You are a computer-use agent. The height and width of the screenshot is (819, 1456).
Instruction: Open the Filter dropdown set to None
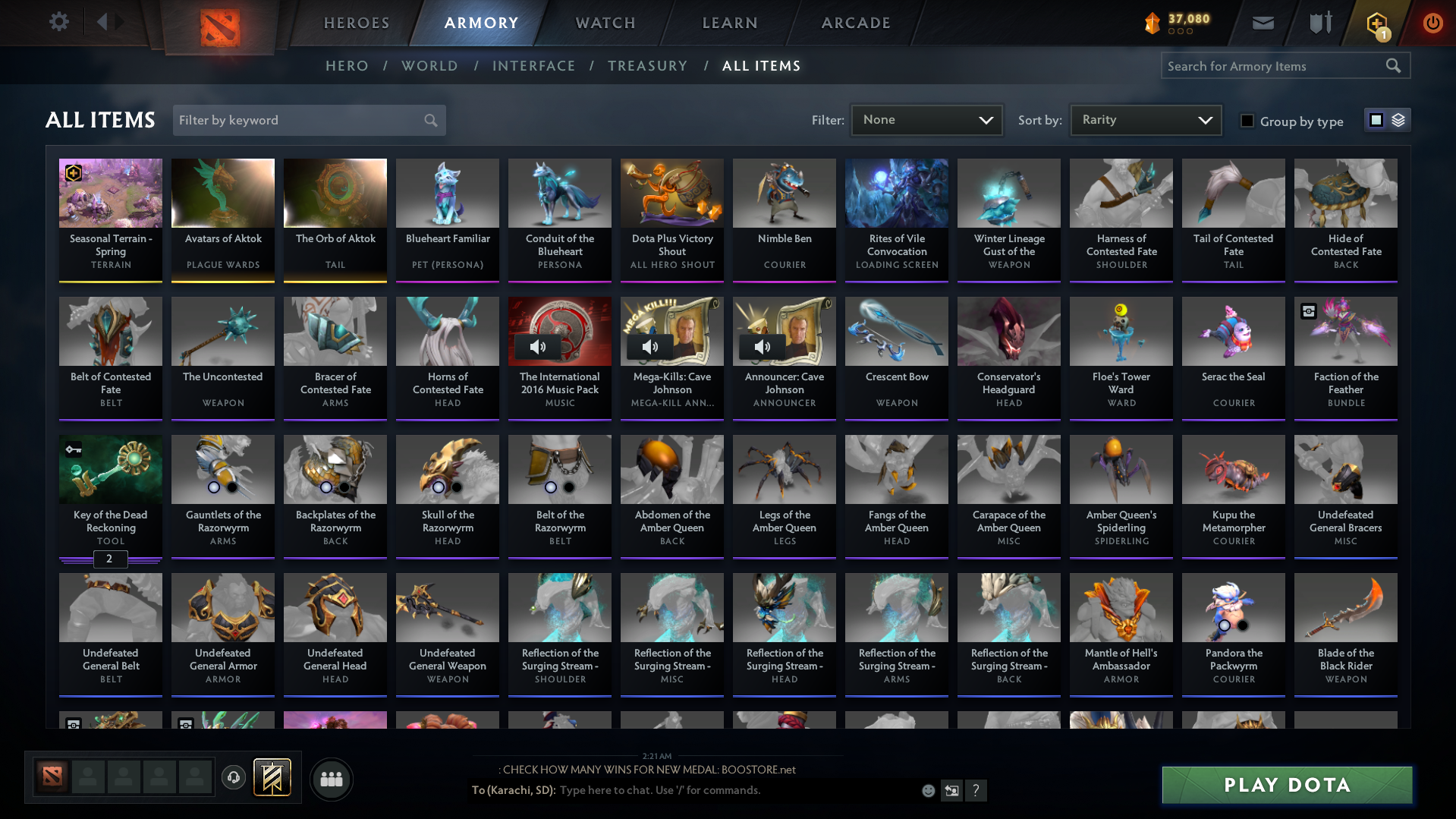(x=926, y=119)
